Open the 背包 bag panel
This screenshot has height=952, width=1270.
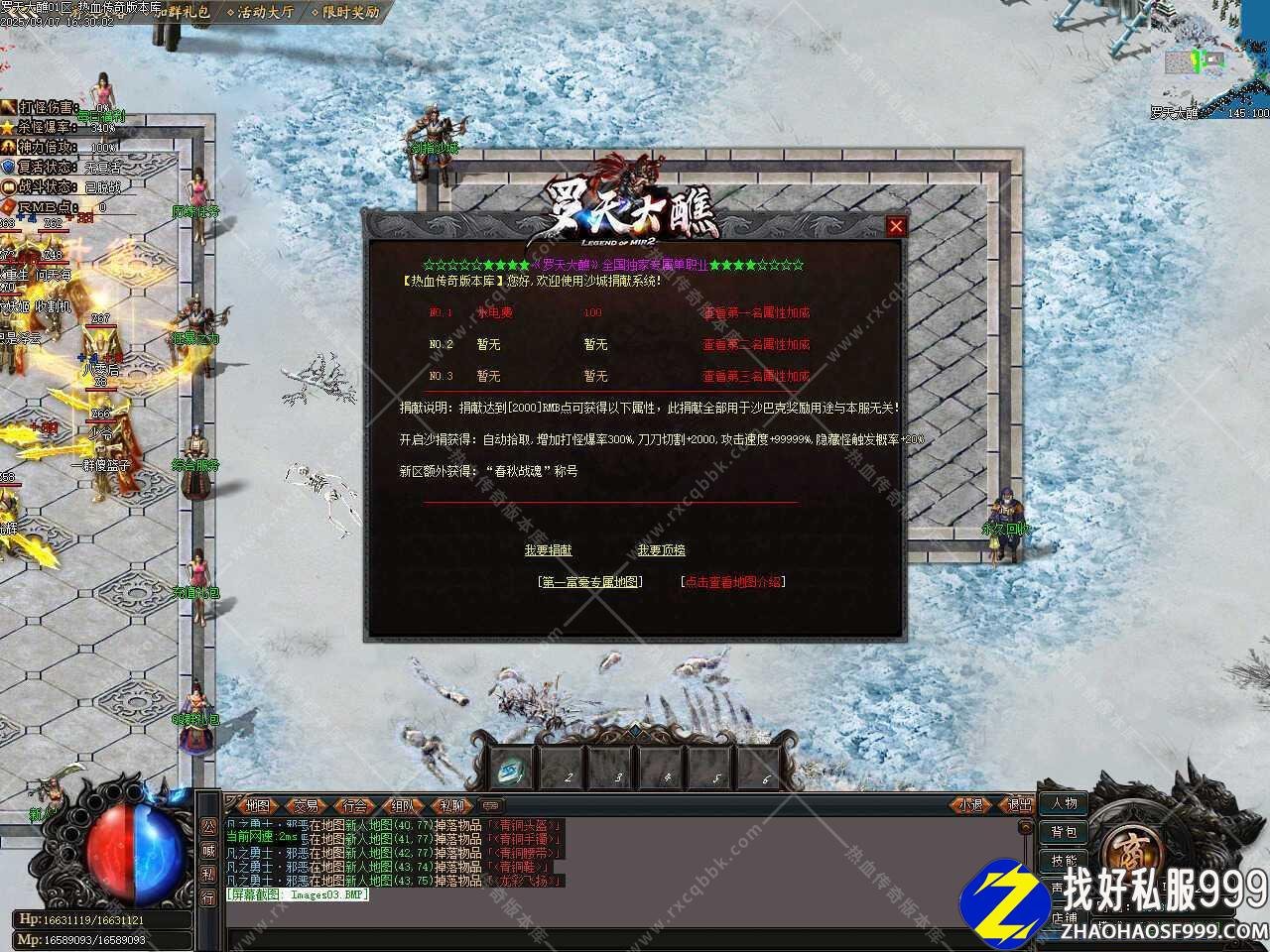(1064, 832)
